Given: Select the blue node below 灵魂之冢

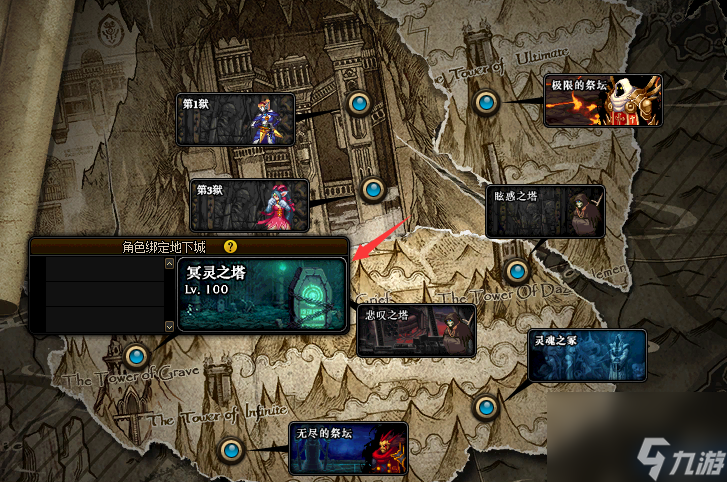Looking at the screenshot, I should [x=486, y=406].
